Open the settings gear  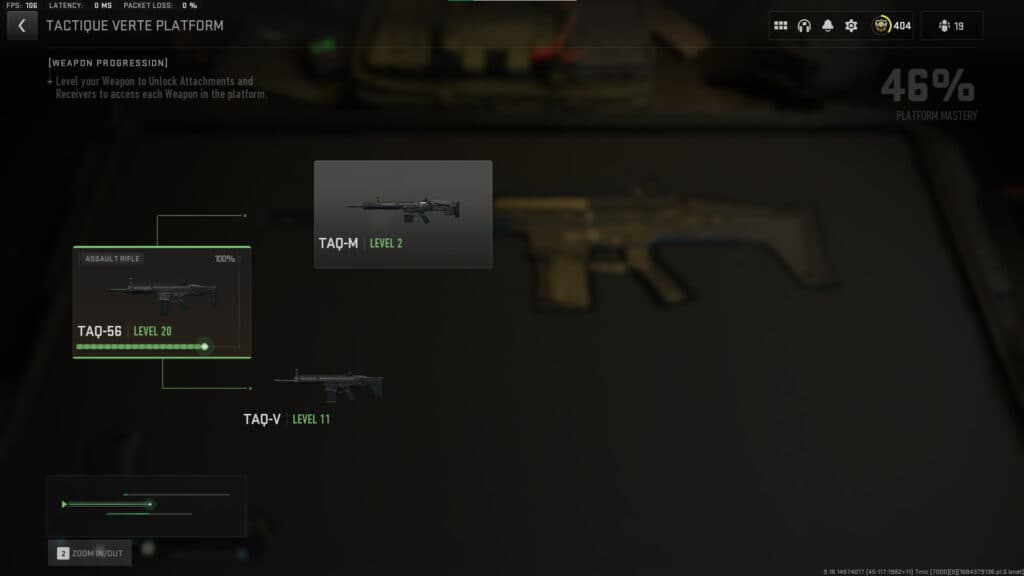(851, 26)
